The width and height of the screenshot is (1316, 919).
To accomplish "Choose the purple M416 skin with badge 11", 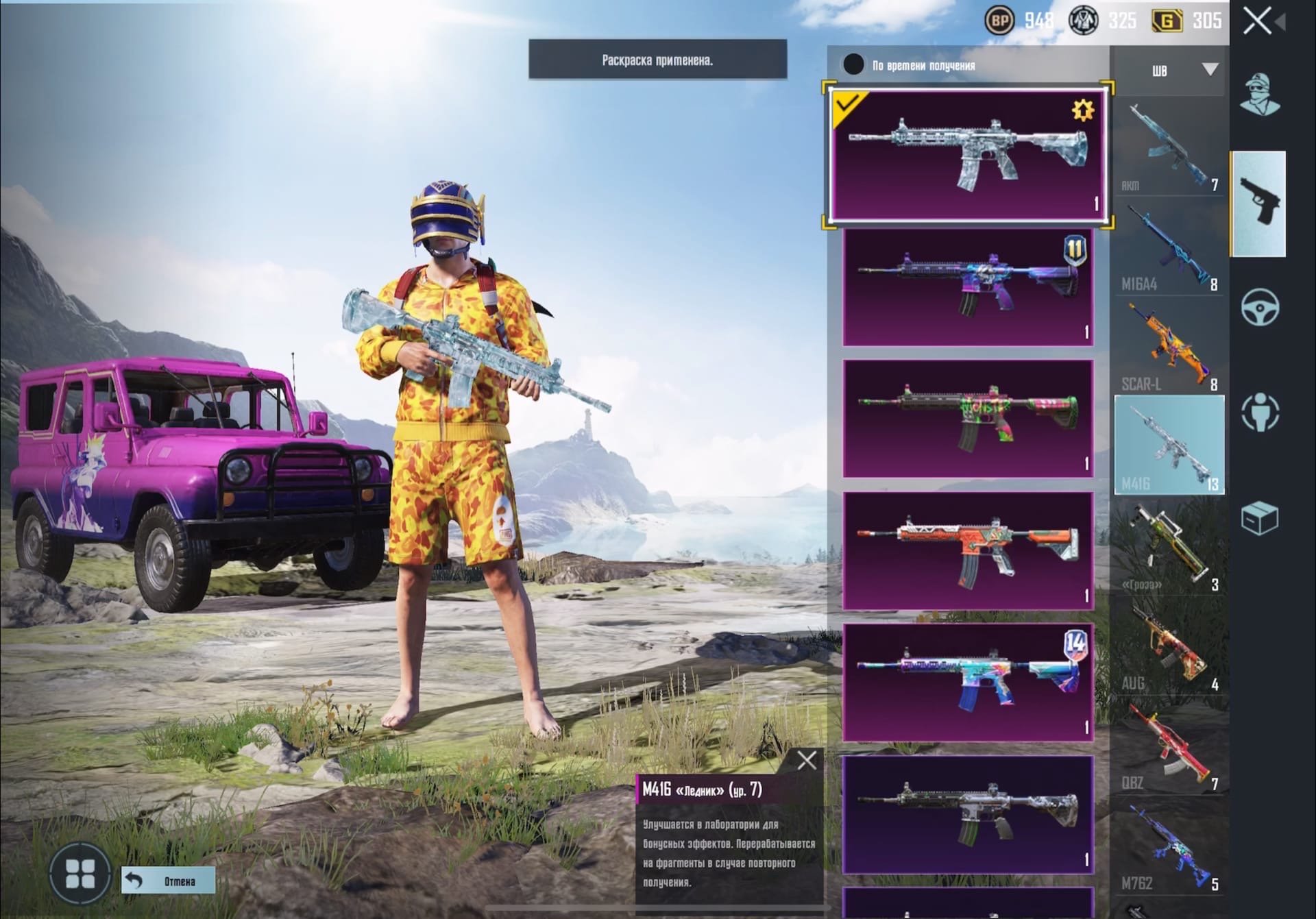I will (x=967, y=288).
